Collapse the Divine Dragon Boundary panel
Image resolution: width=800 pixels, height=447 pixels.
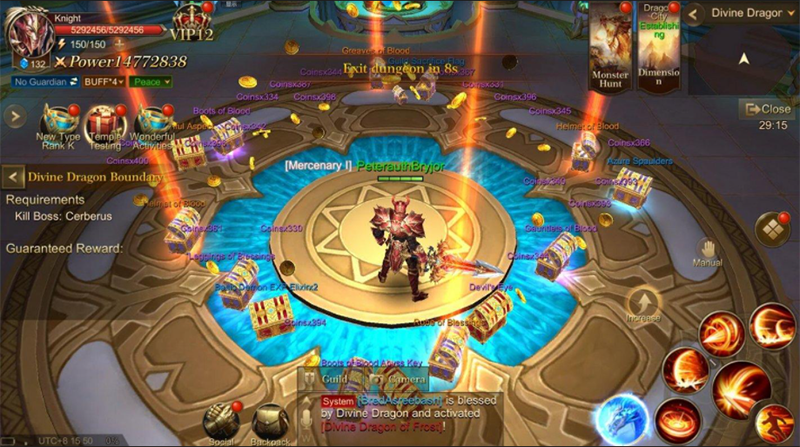(13, 178)
